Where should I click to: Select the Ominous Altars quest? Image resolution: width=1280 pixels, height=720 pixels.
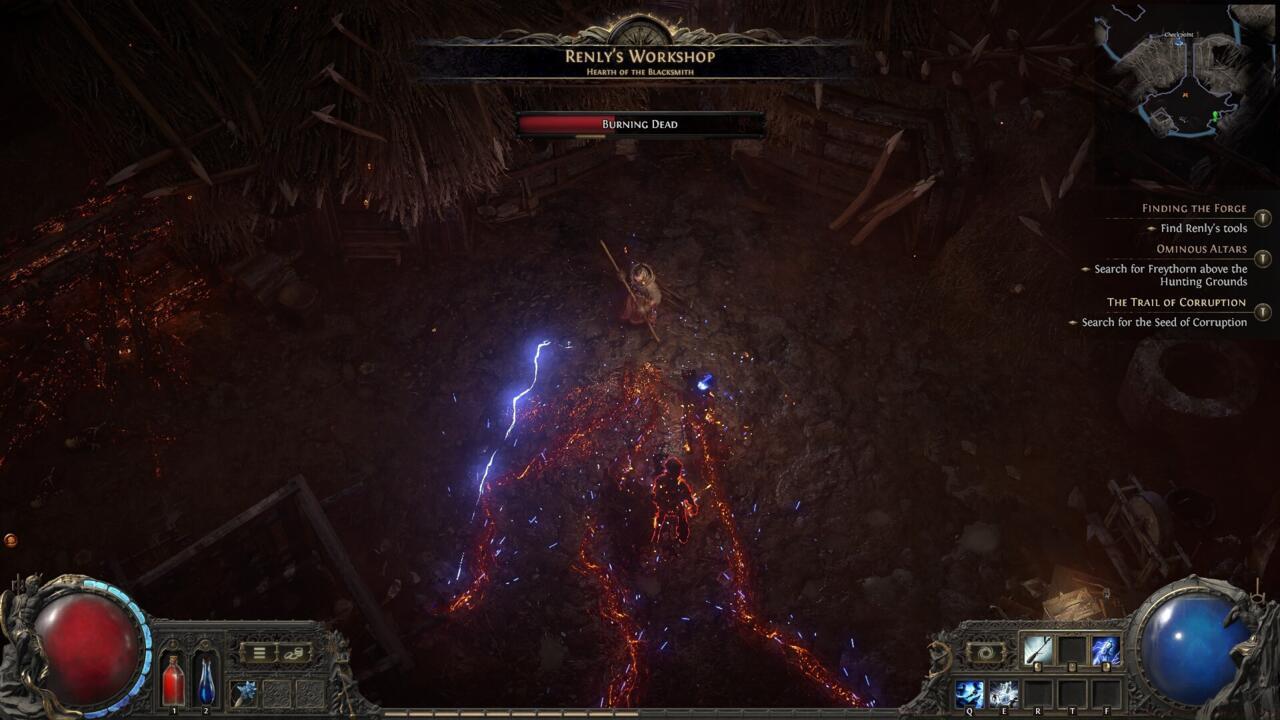(1201, 249)
